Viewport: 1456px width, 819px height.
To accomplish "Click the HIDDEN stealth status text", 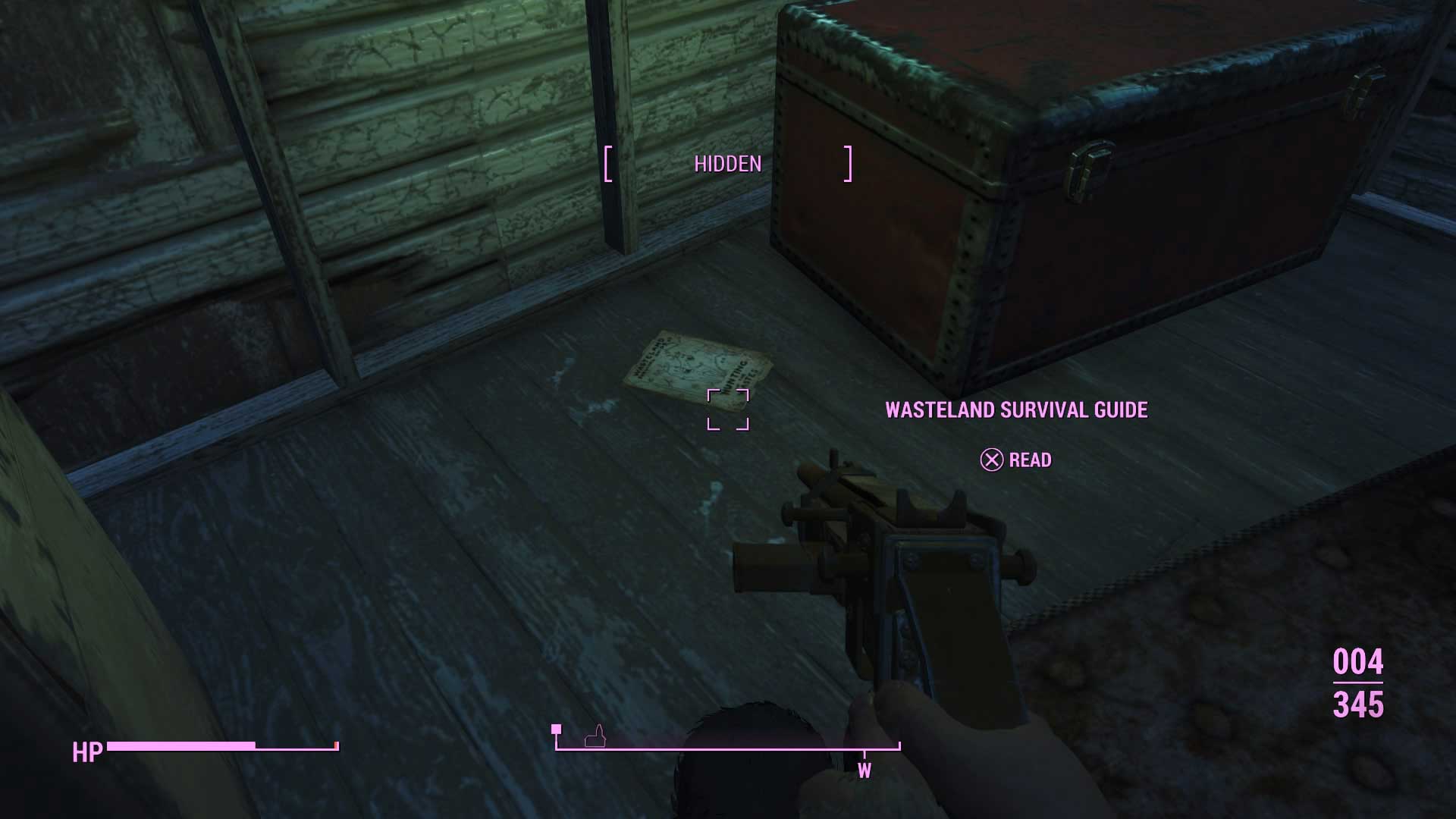I will (x=727, y=162).
